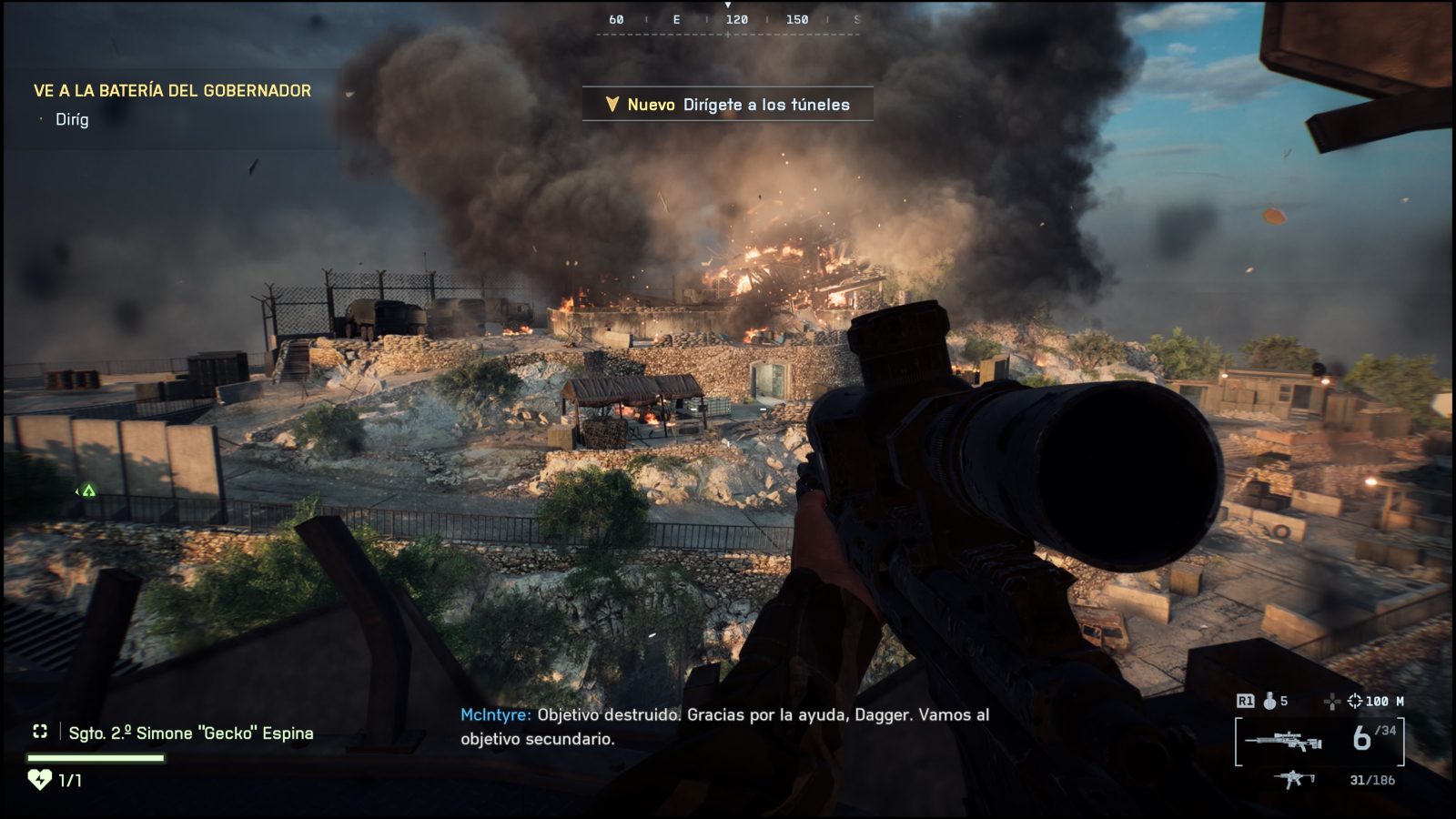The height and width of the screenshot is (819, 1456).
Task: Click the Sgto. Simone "Gecko" Espina name label
Action: (x=189, y=731)
